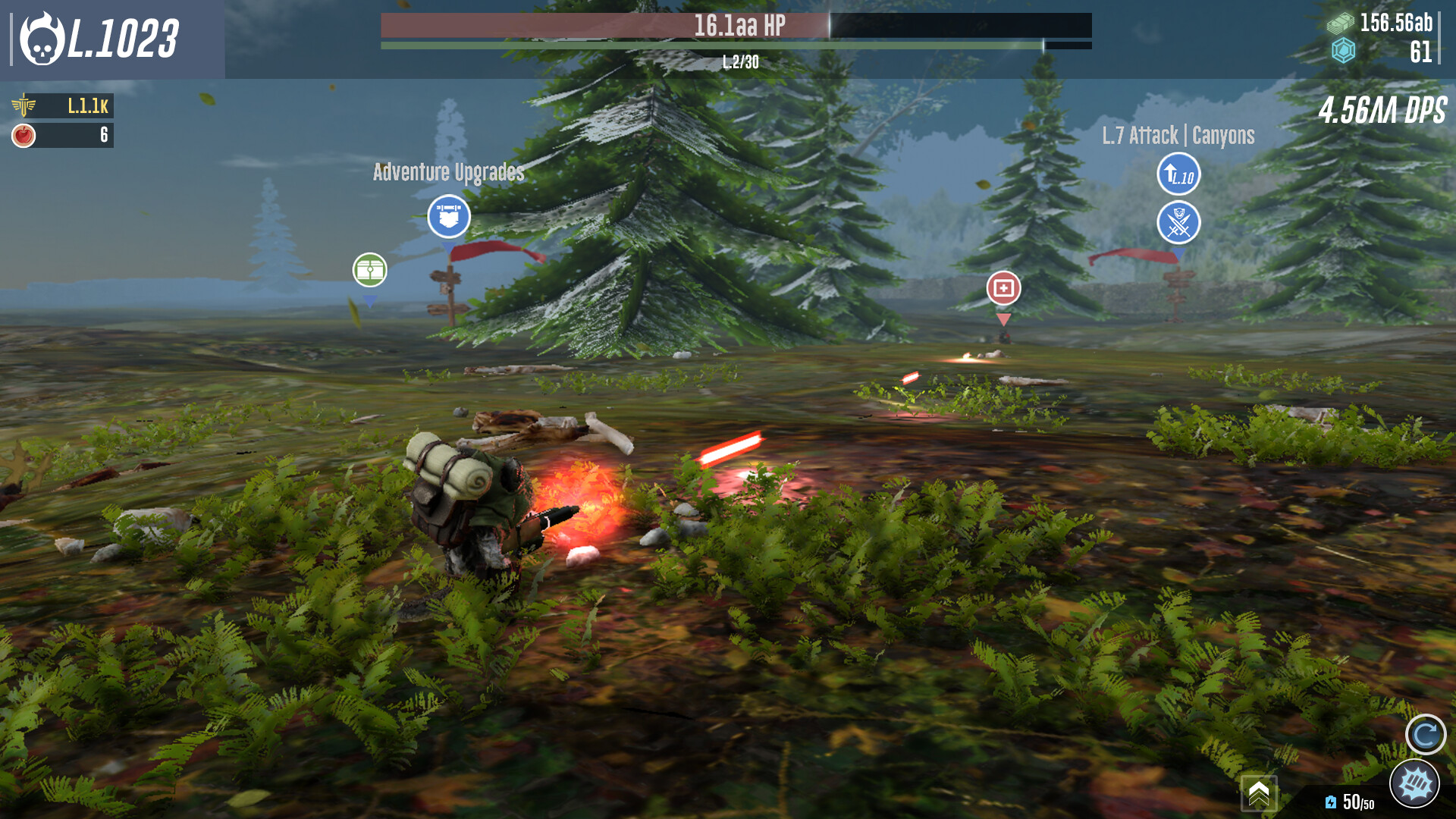
Task: Open the crossed swords battle icon
Action: (x=1181, y=224)
